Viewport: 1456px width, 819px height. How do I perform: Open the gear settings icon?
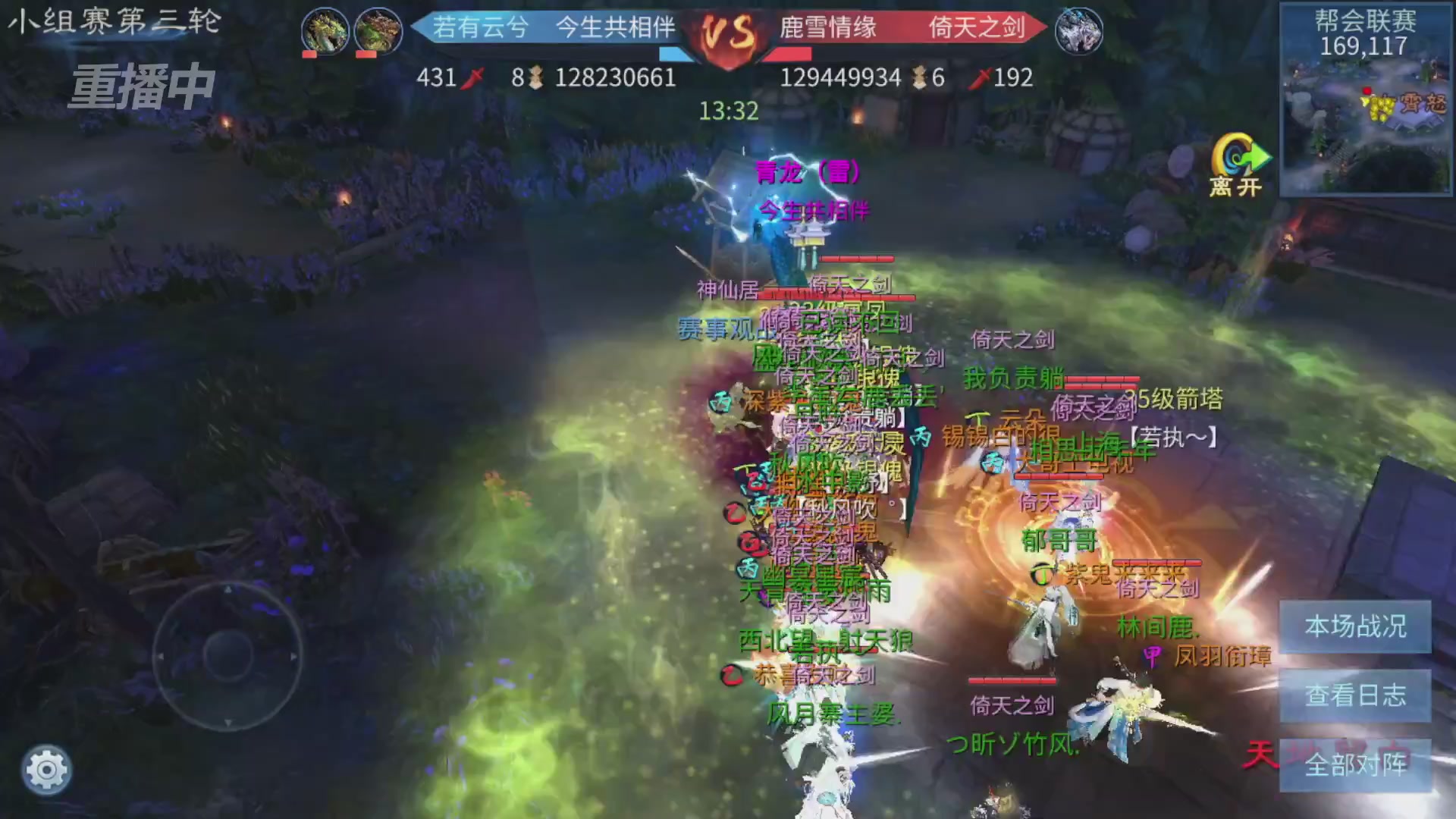[x=46, y=770]
